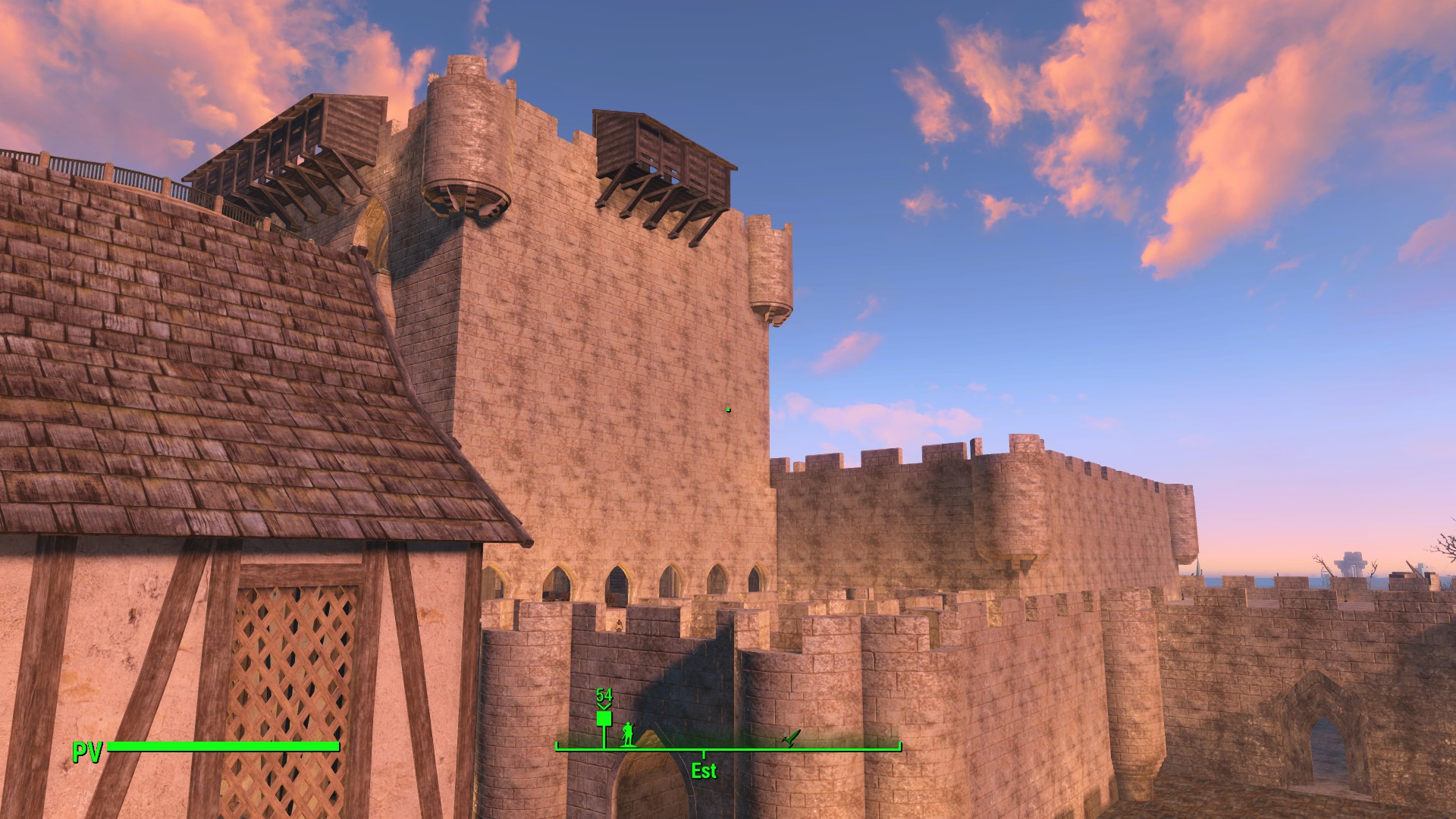Click the Est heading label on compass
1456x819 pixels.
pyautogui.click(x=704, y=771)
